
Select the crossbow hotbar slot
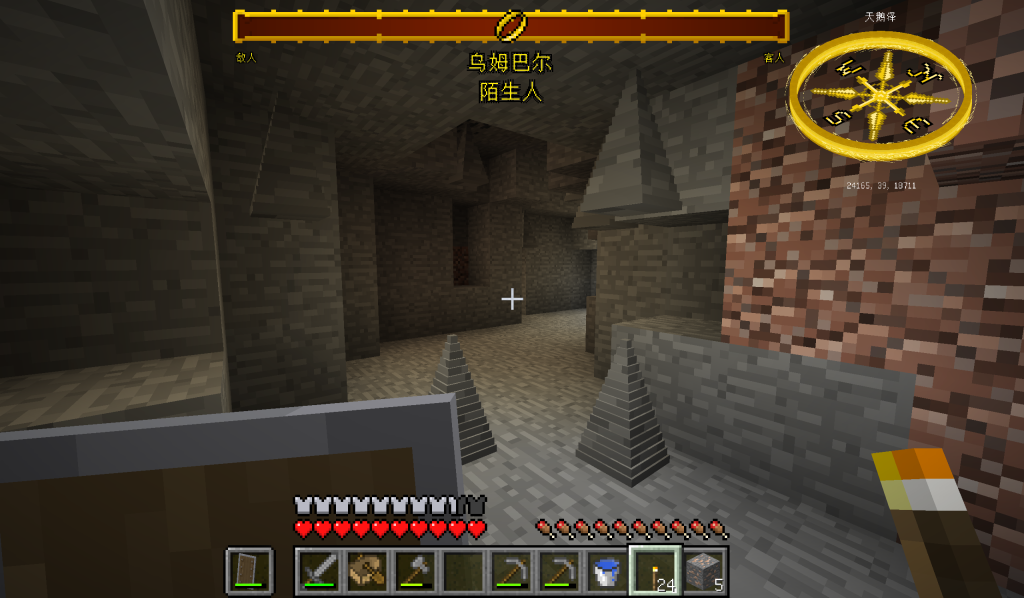pos(367,570)
